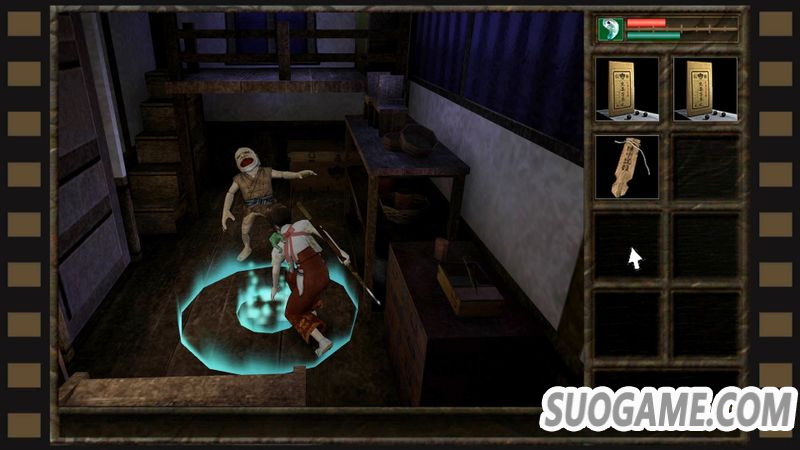Click the green yin-yang emblem icon
Screen dimensions: 800x450
pos(610,29)
